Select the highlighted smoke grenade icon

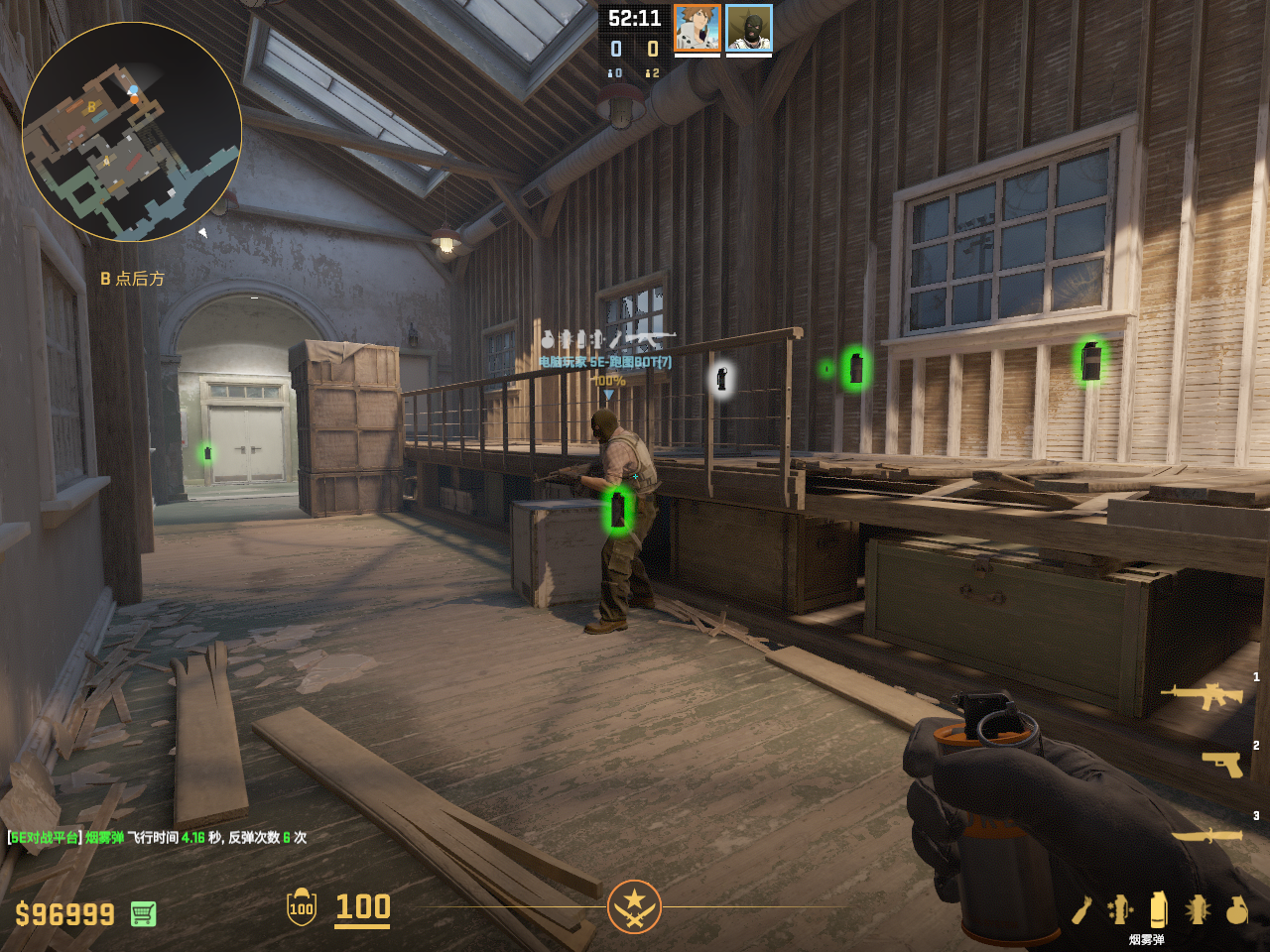click(1158, 908)
